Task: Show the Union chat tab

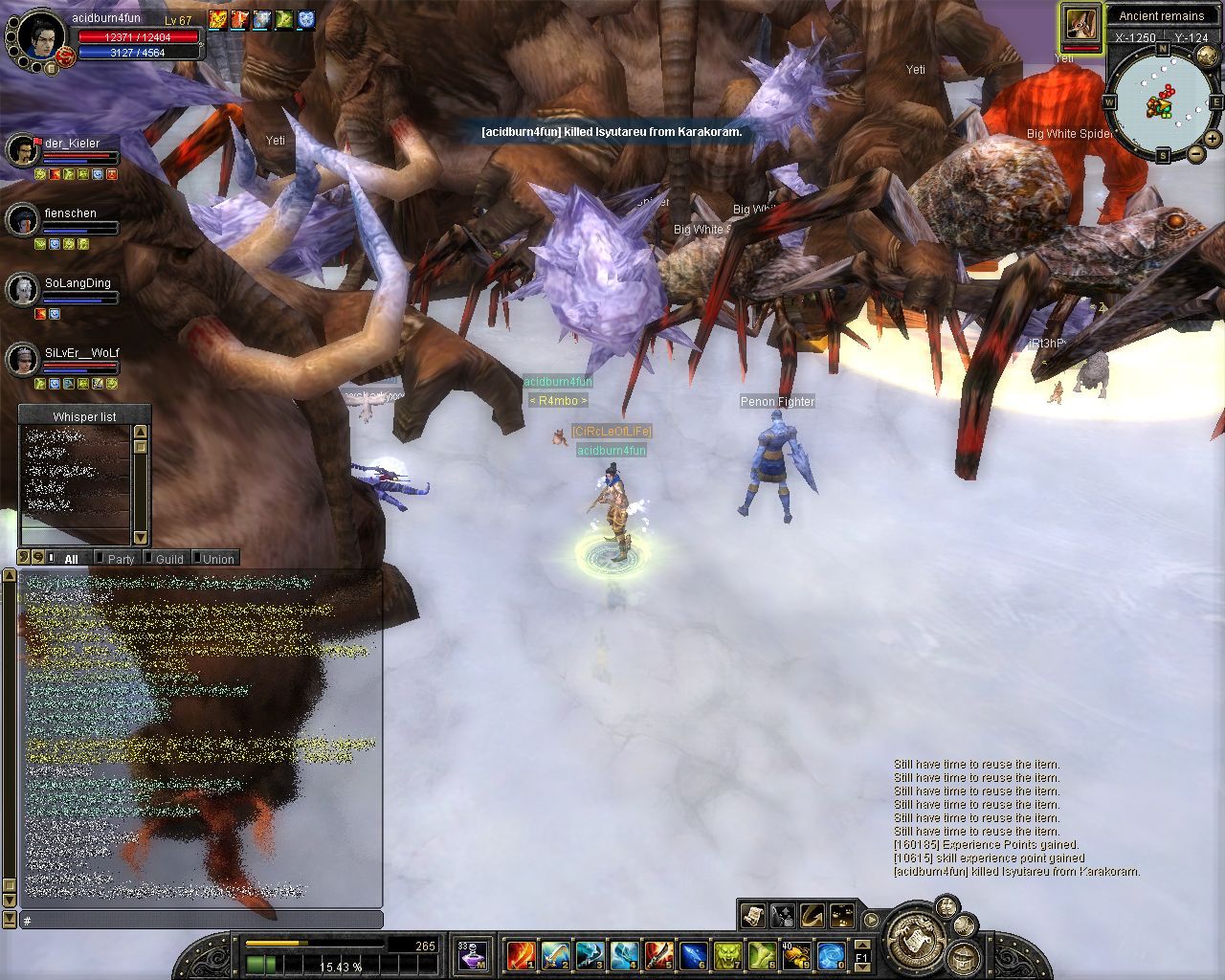Action: tap(218, 559)
